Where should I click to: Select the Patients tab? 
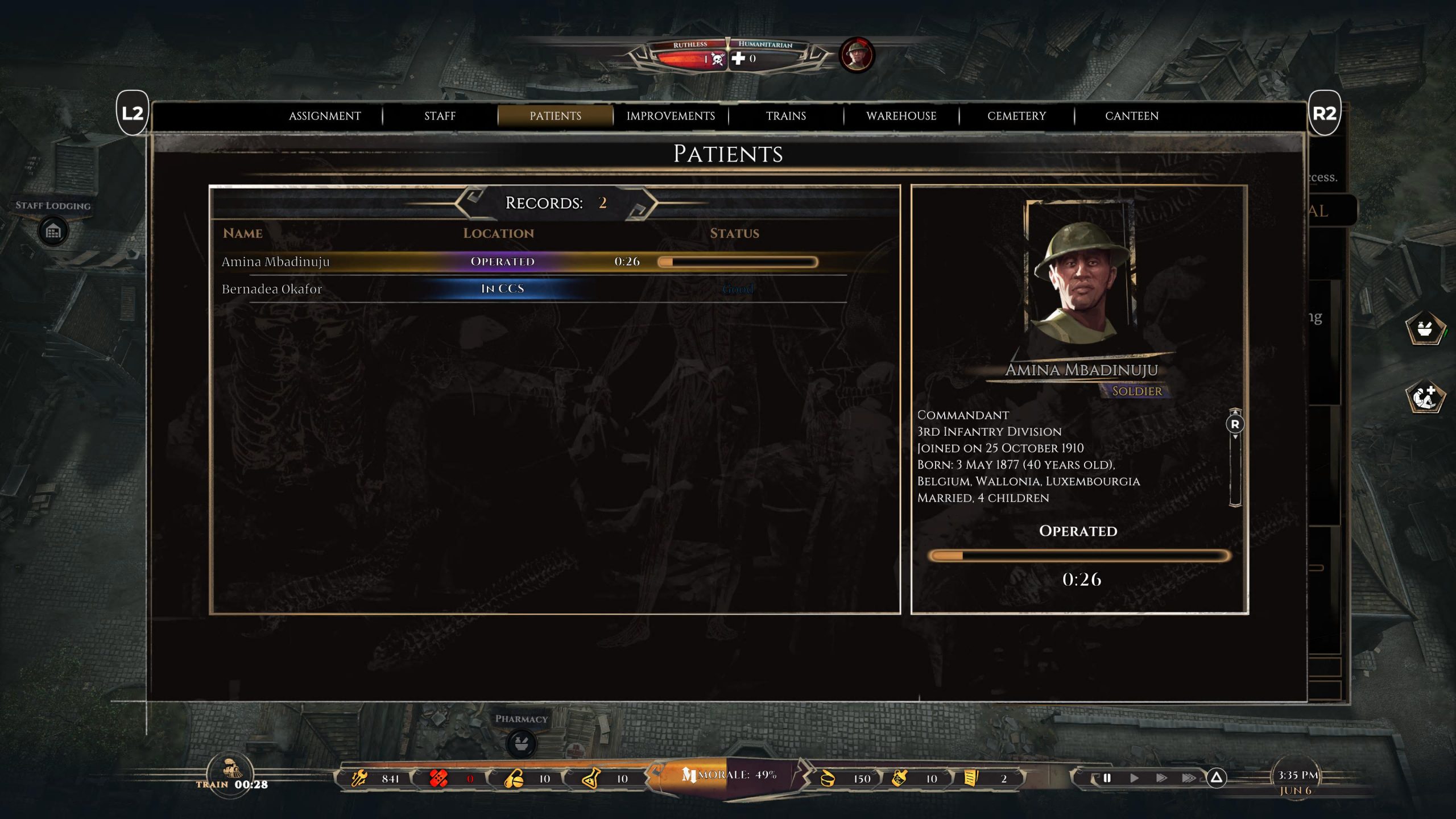click(x=555, y=116)
